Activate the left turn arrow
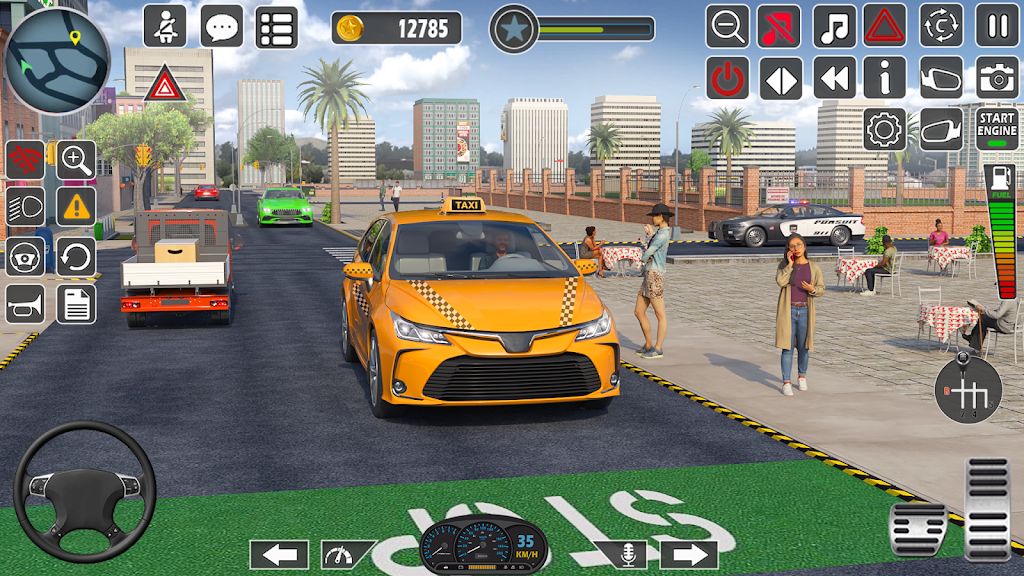 pyautogui.click(x=279, y=554)
